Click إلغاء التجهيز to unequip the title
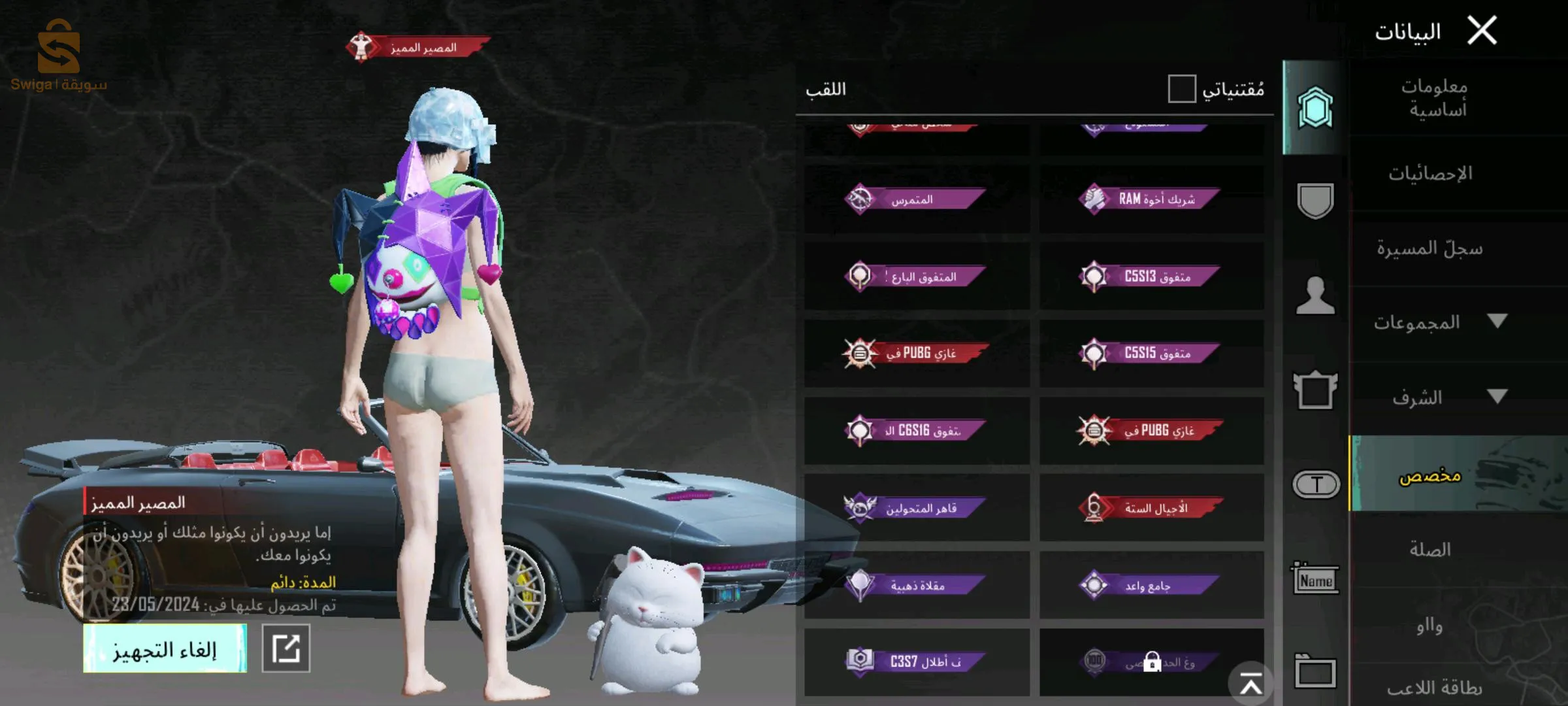Screen dimensions: 1568x706 (x=165, y=649)
